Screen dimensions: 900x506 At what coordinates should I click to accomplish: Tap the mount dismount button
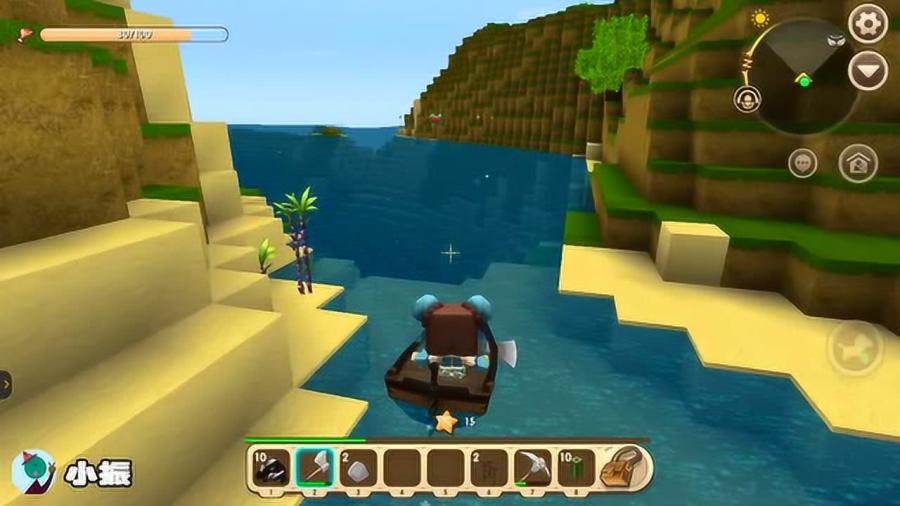(856, 347)
